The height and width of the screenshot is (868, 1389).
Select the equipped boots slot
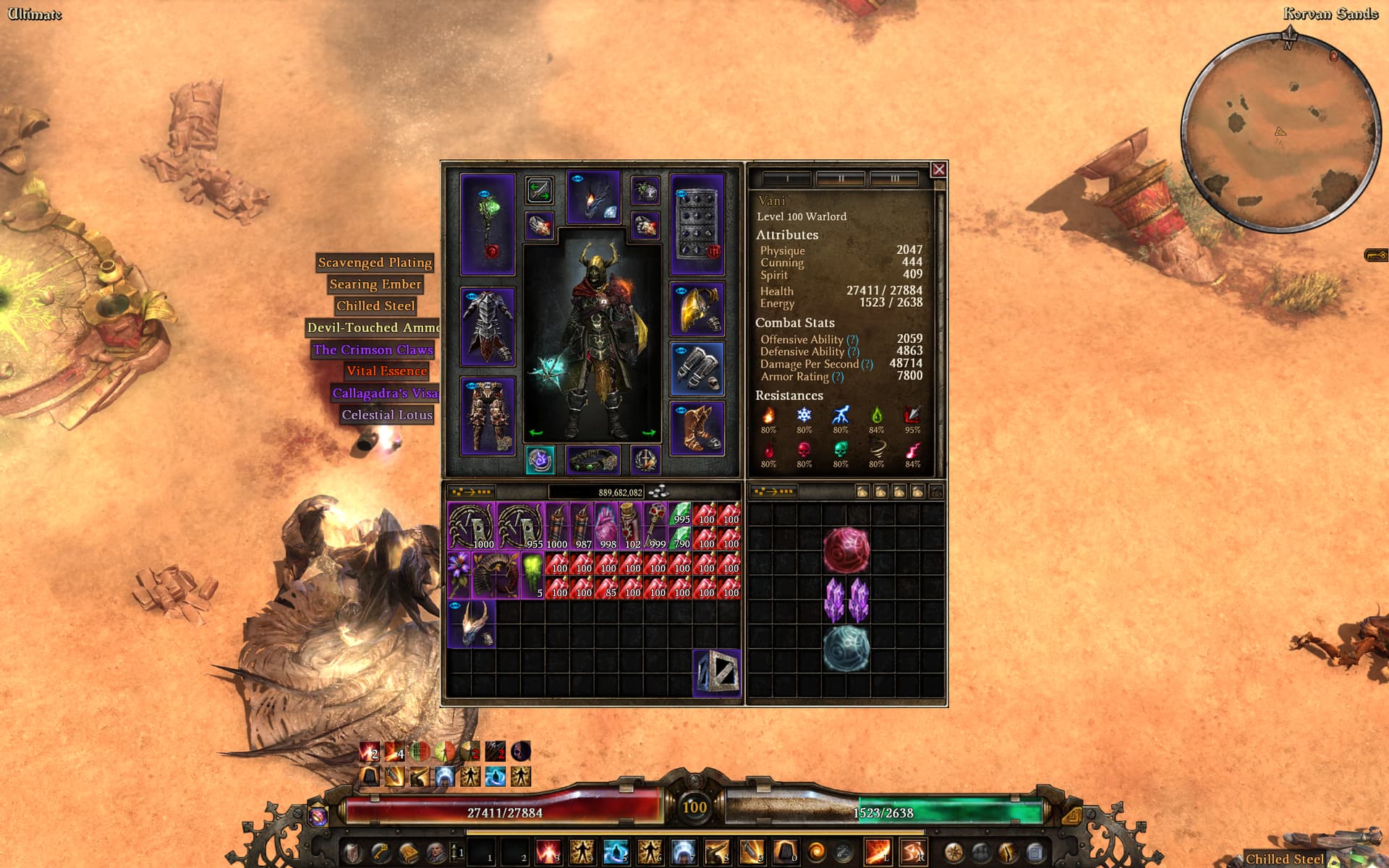(697, 427)
